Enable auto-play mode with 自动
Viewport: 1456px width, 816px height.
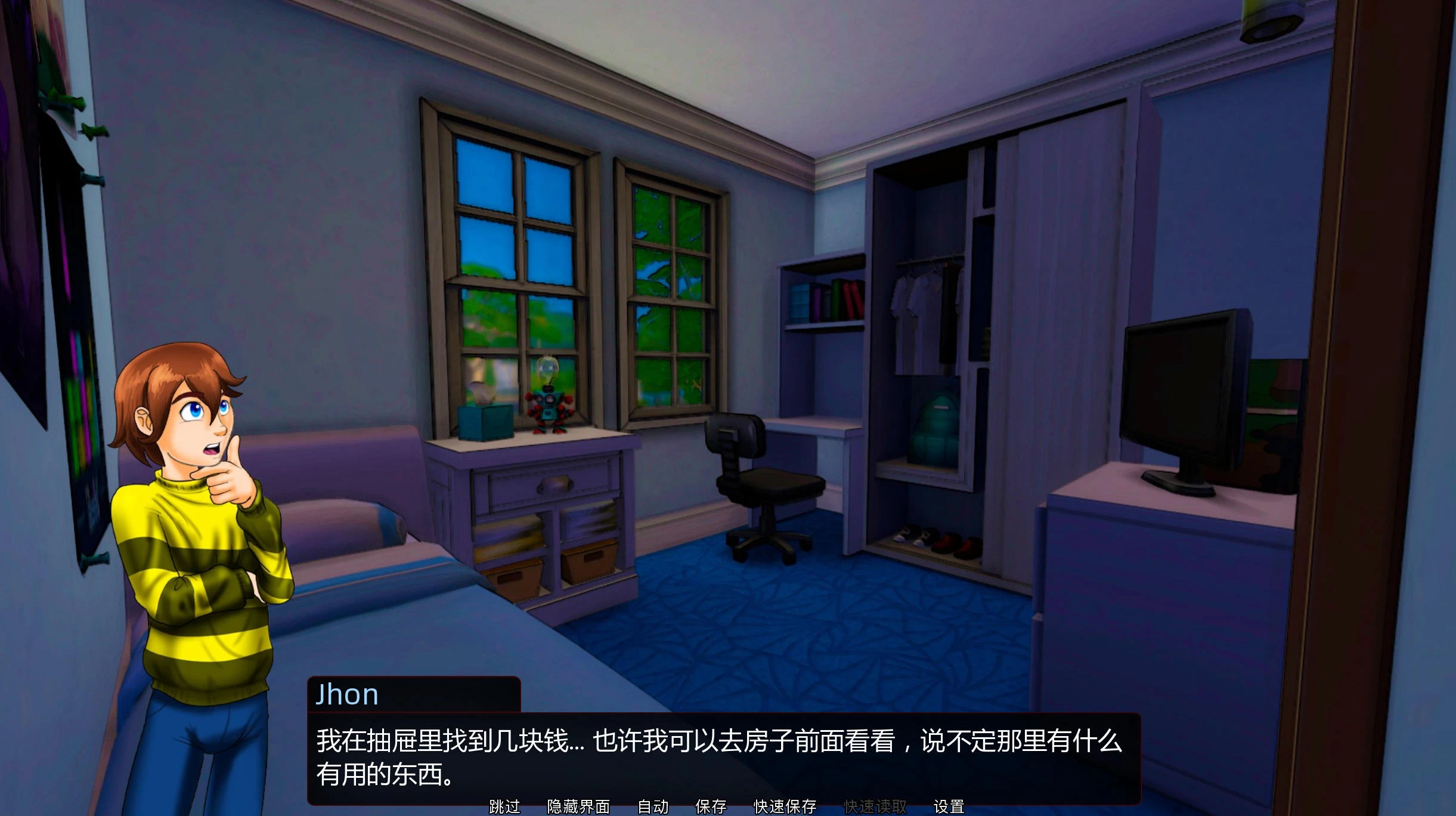coord(652,806)
